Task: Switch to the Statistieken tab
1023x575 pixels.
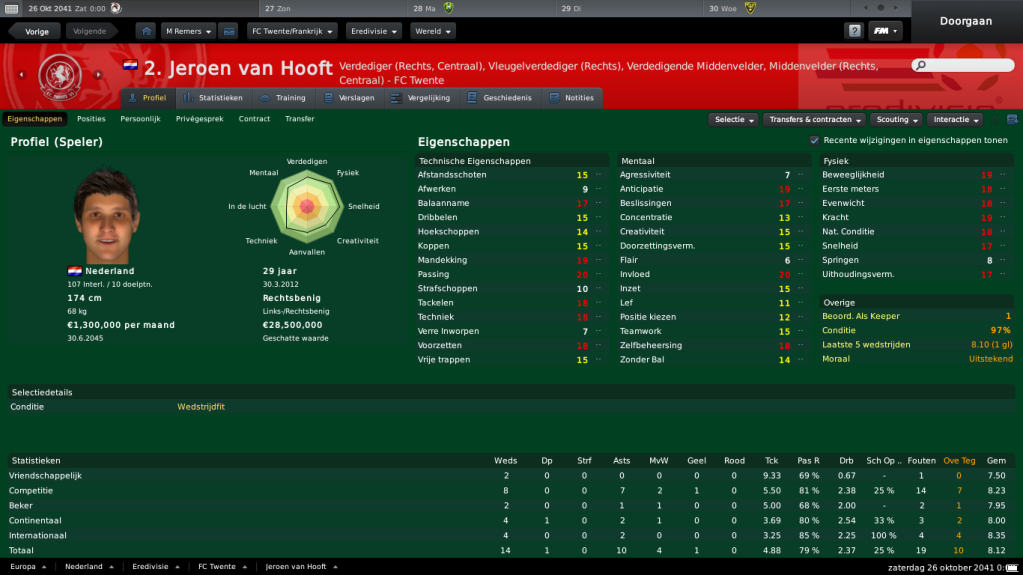Action: (x=214, y=98)
